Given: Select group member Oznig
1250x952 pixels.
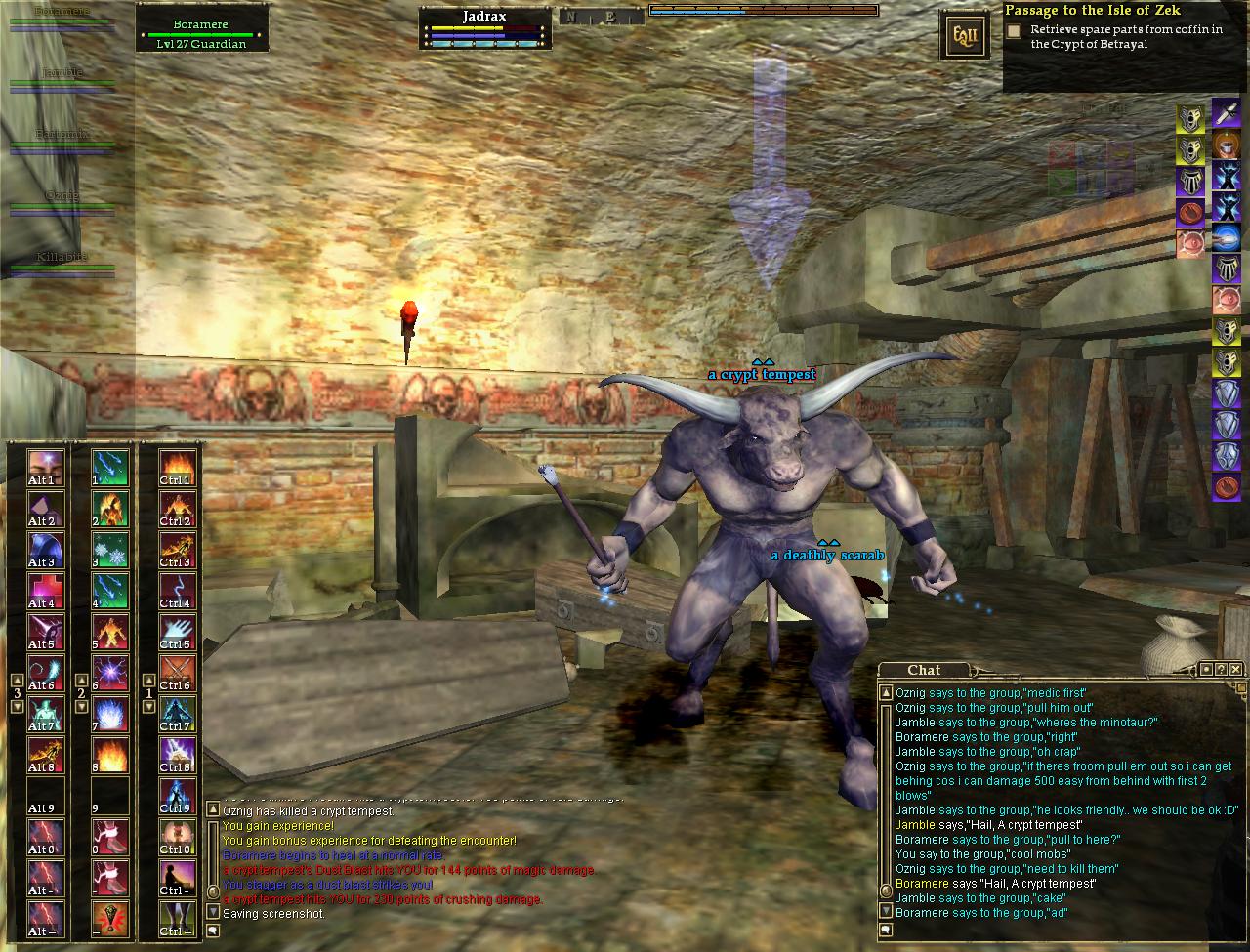Looking at the screenshot, I should point(62,201).
